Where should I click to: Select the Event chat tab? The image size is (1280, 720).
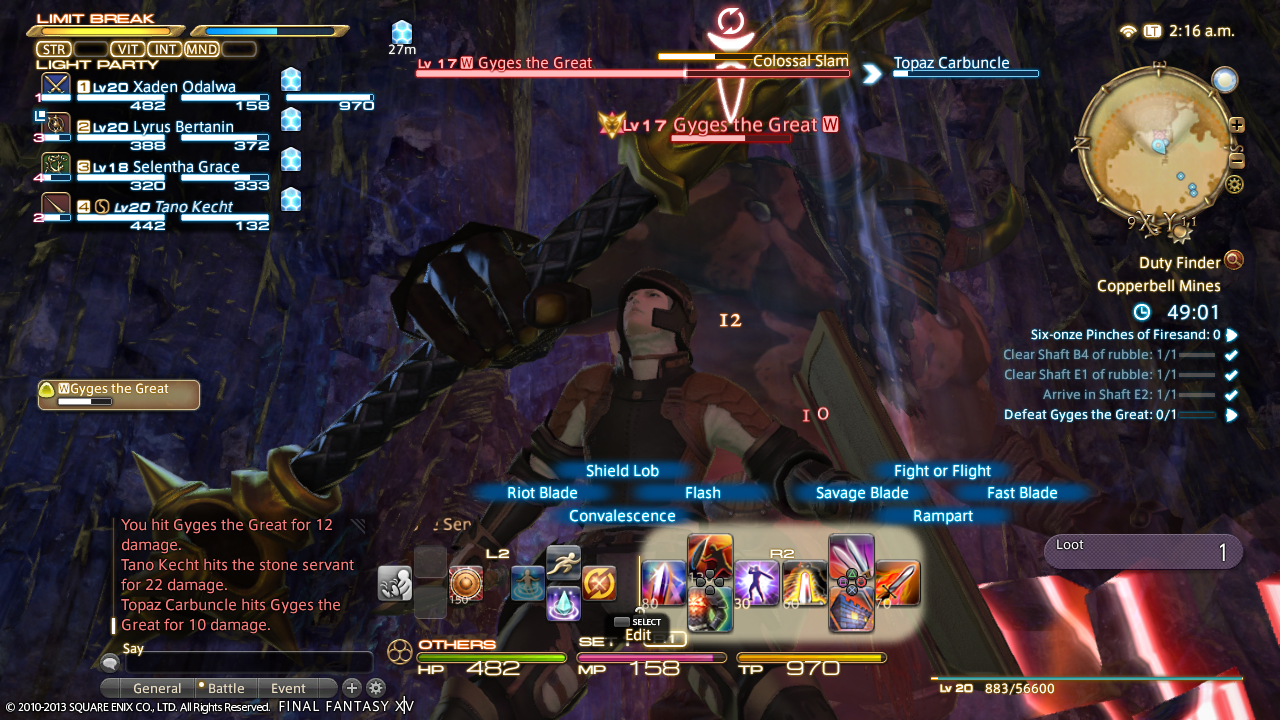289,688
